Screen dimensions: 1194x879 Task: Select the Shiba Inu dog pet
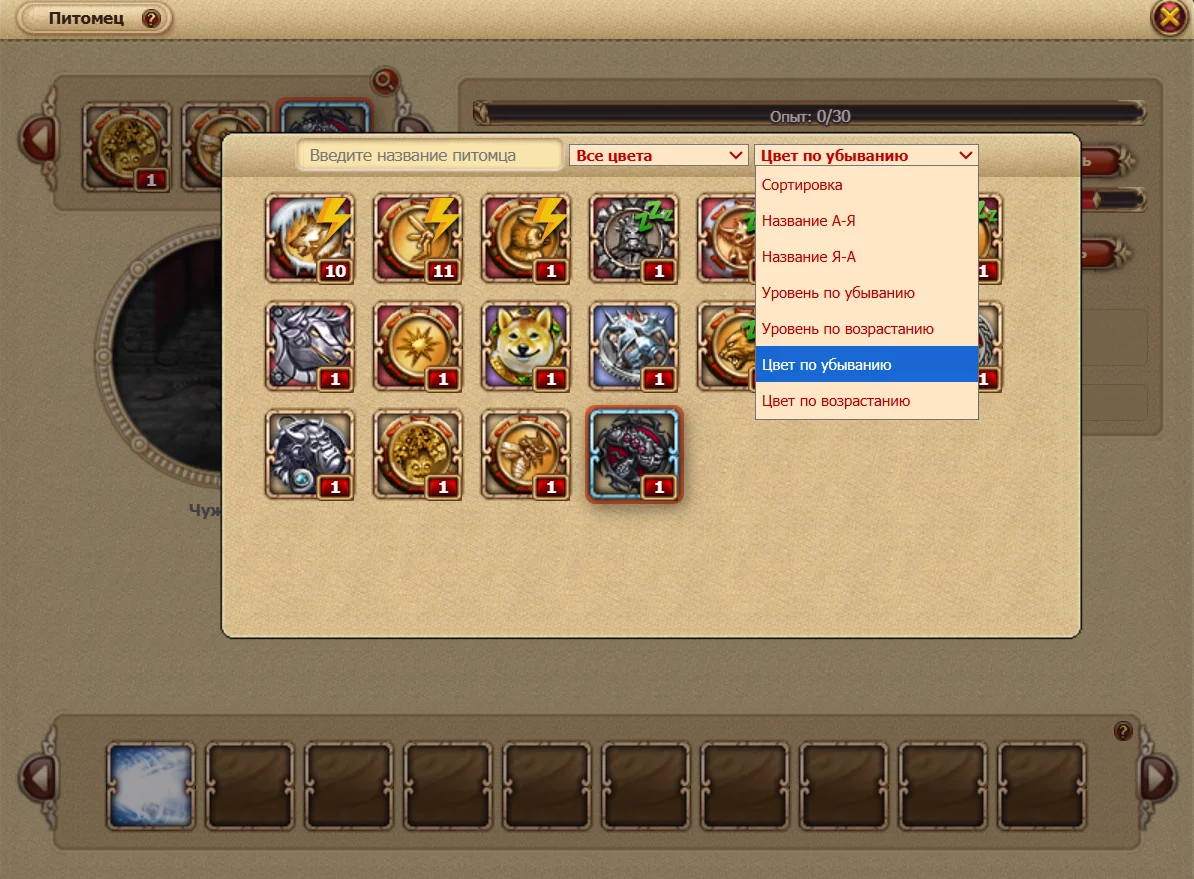point(526,346)
